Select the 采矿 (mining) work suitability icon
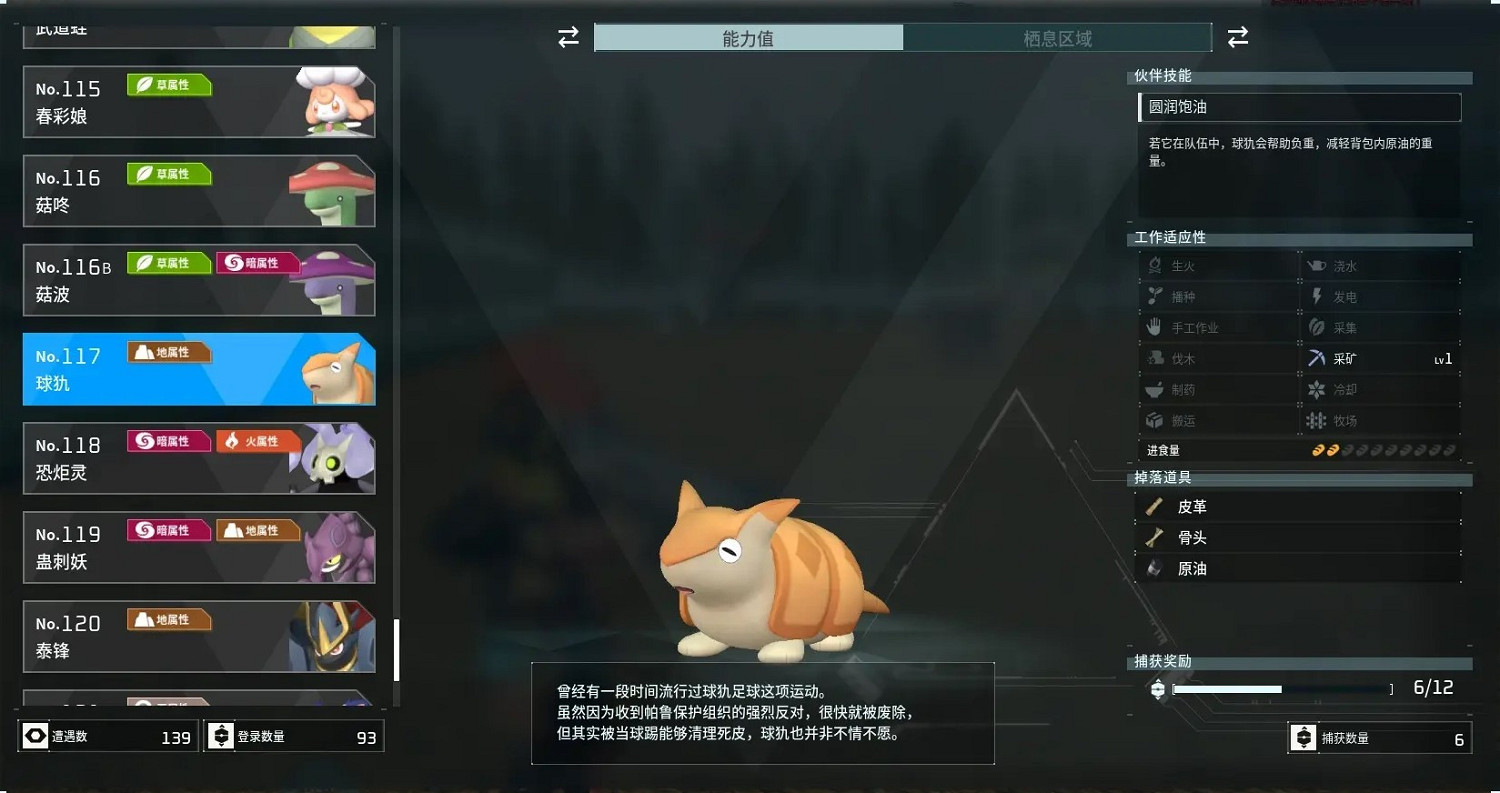The height and width of the screenshot is (793, 1500). click(1316, 358)
